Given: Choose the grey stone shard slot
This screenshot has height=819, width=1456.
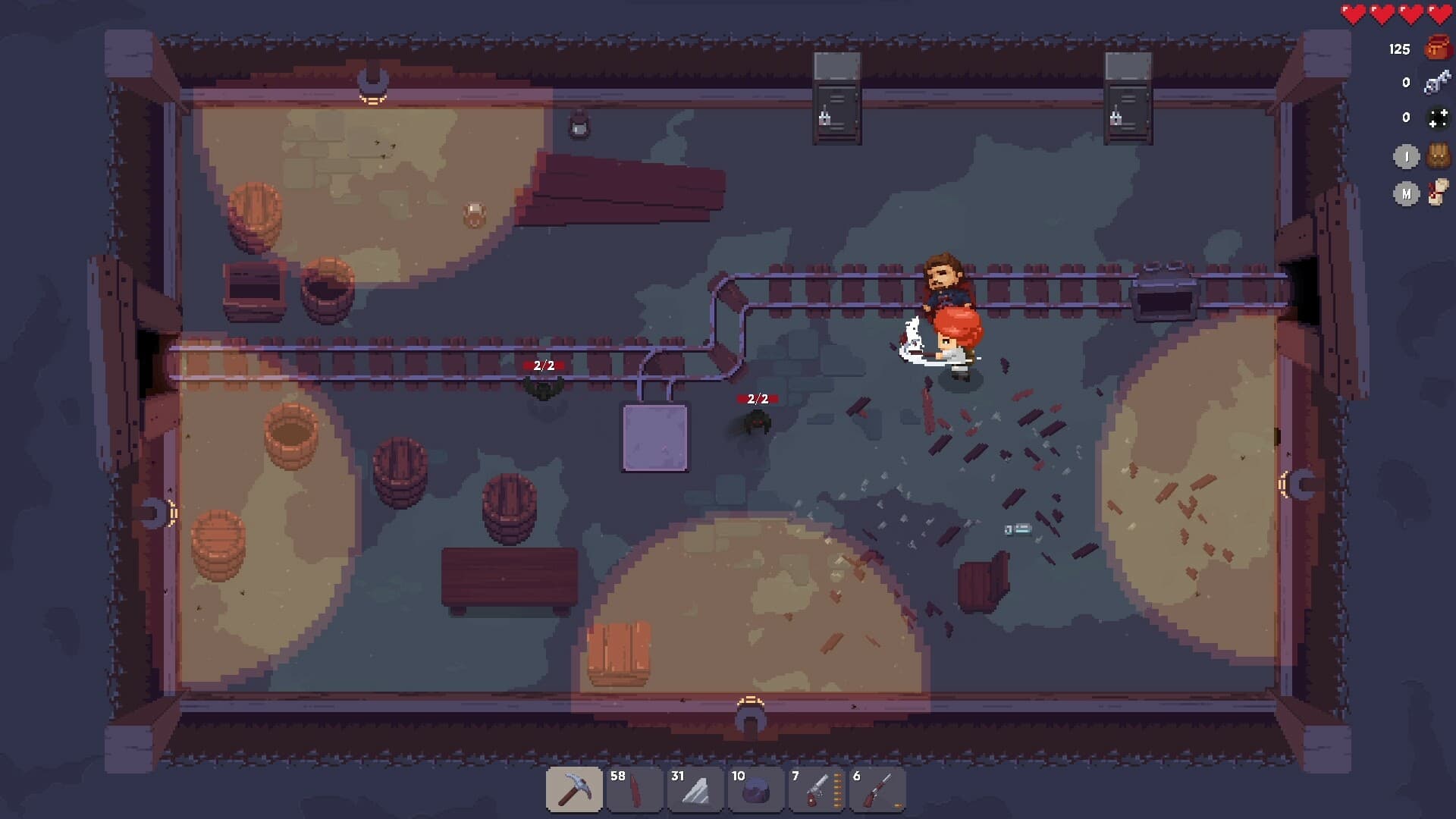Looking at the screenshot, I should click(x=695, y=789).
